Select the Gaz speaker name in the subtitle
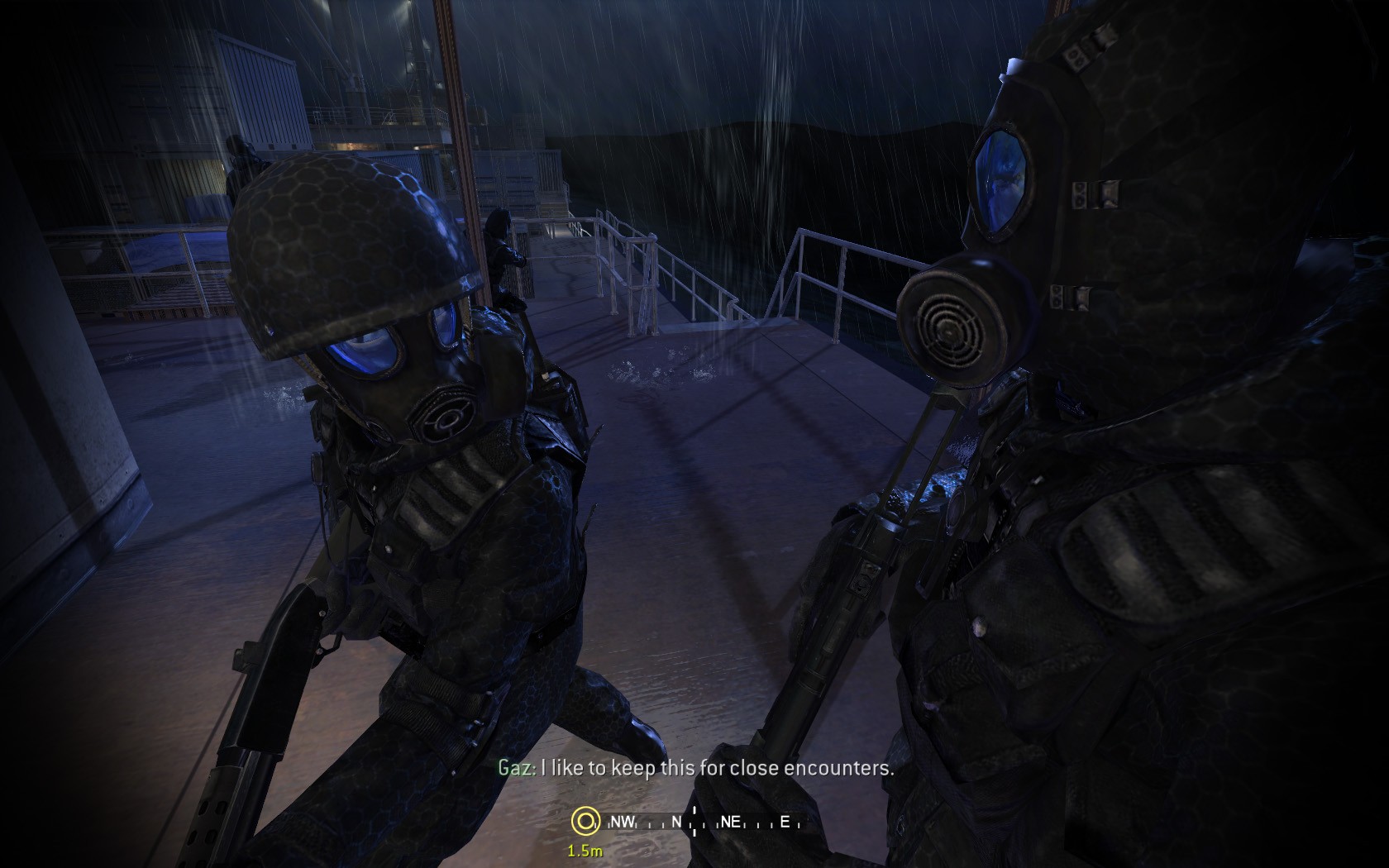Image resolution: width=1389 pixels, height=868 pixels. pos(513,768)
